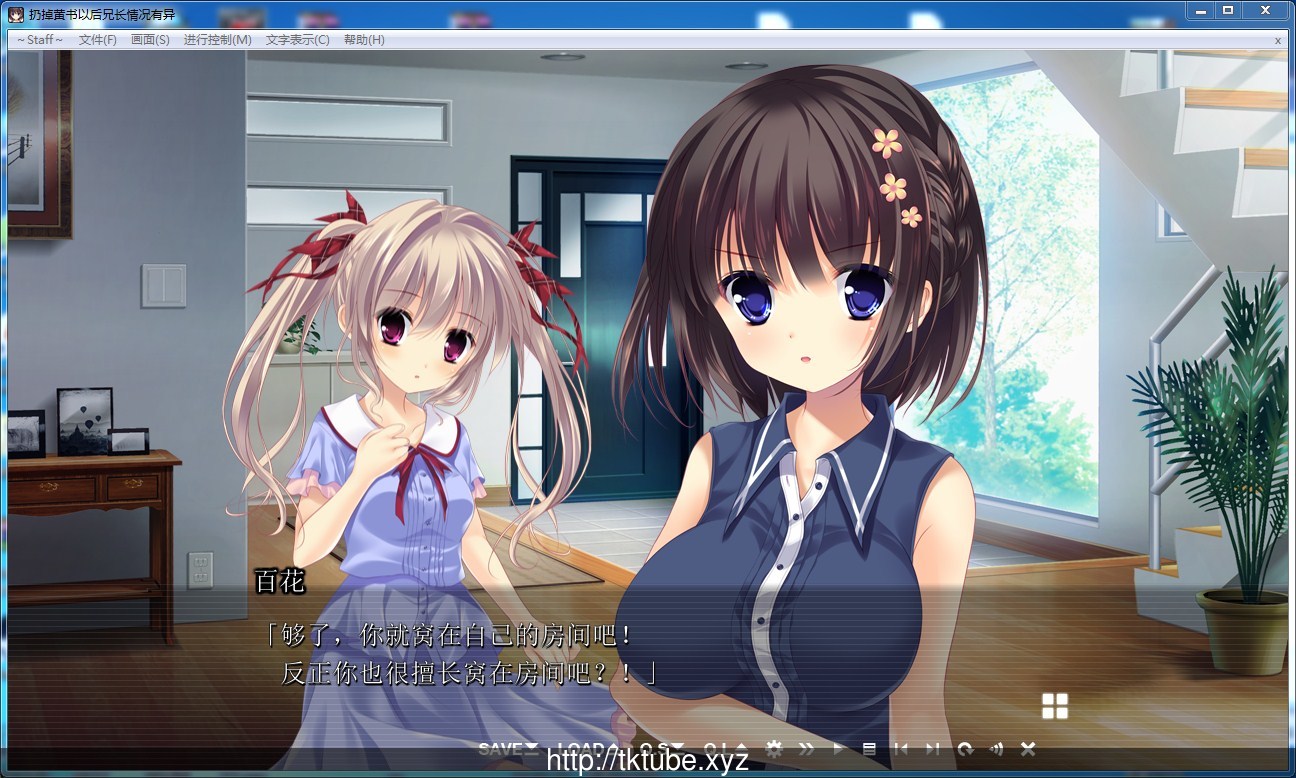This screenshot has height=778, width=1296.
Task: Open the ~Staff~ menu
Action: pos(40,40)
